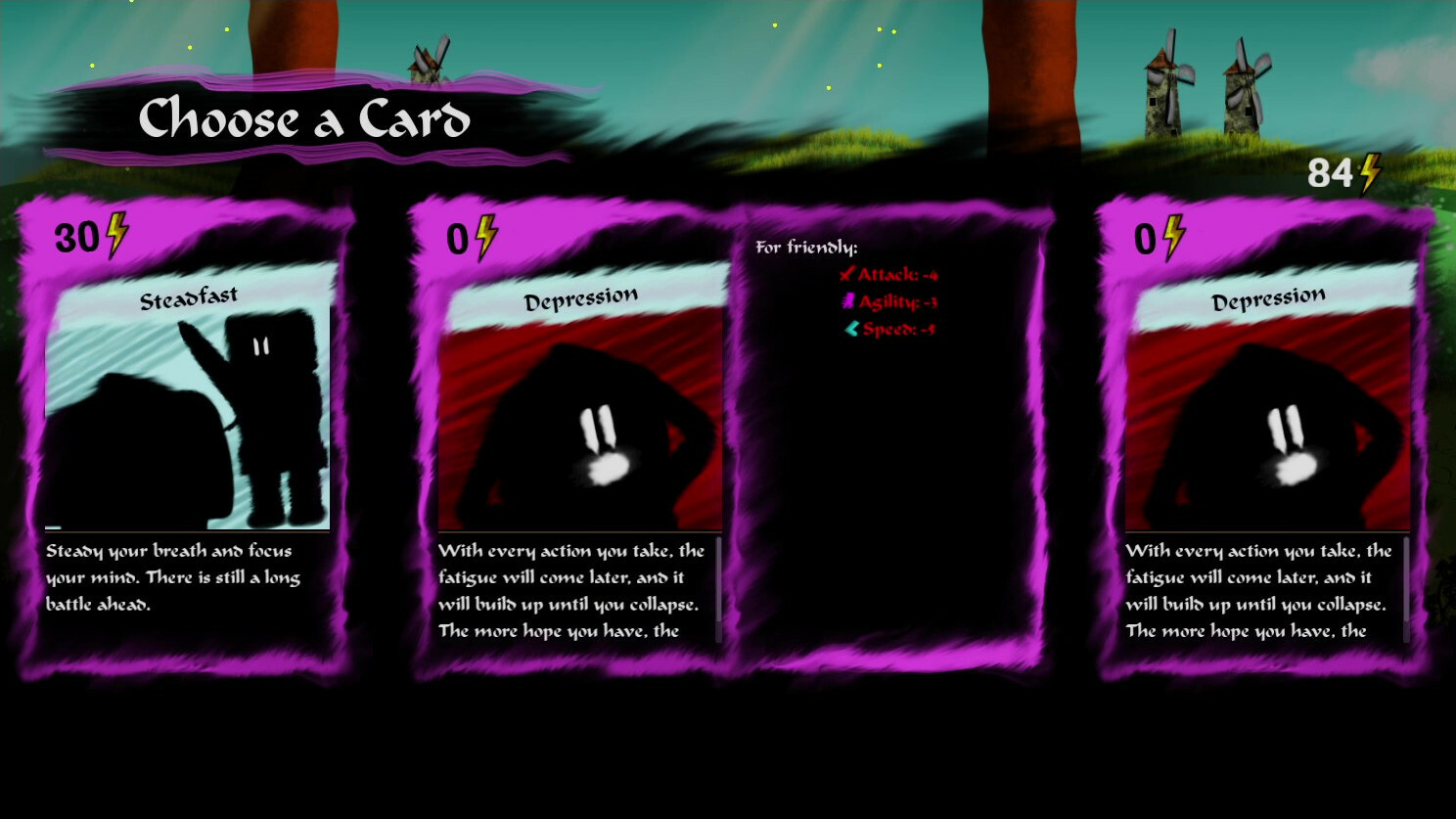Screen dimensions: 1456x819
Task: Click the lightning bolt on Steadfast's cost
Action: (x=116, y=235)
